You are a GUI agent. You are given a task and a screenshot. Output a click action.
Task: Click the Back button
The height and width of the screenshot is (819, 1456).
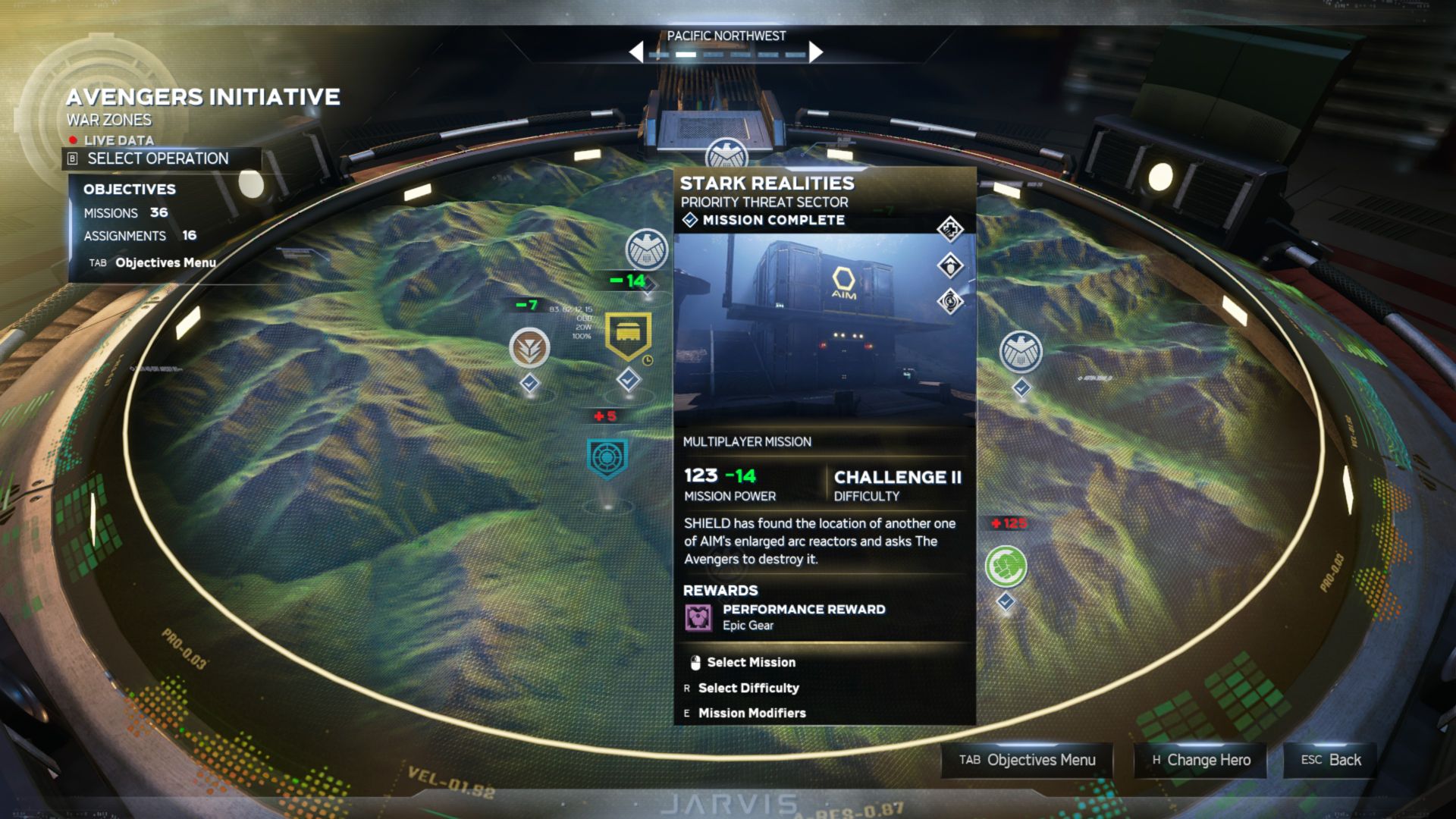(x=1328, y=761)
